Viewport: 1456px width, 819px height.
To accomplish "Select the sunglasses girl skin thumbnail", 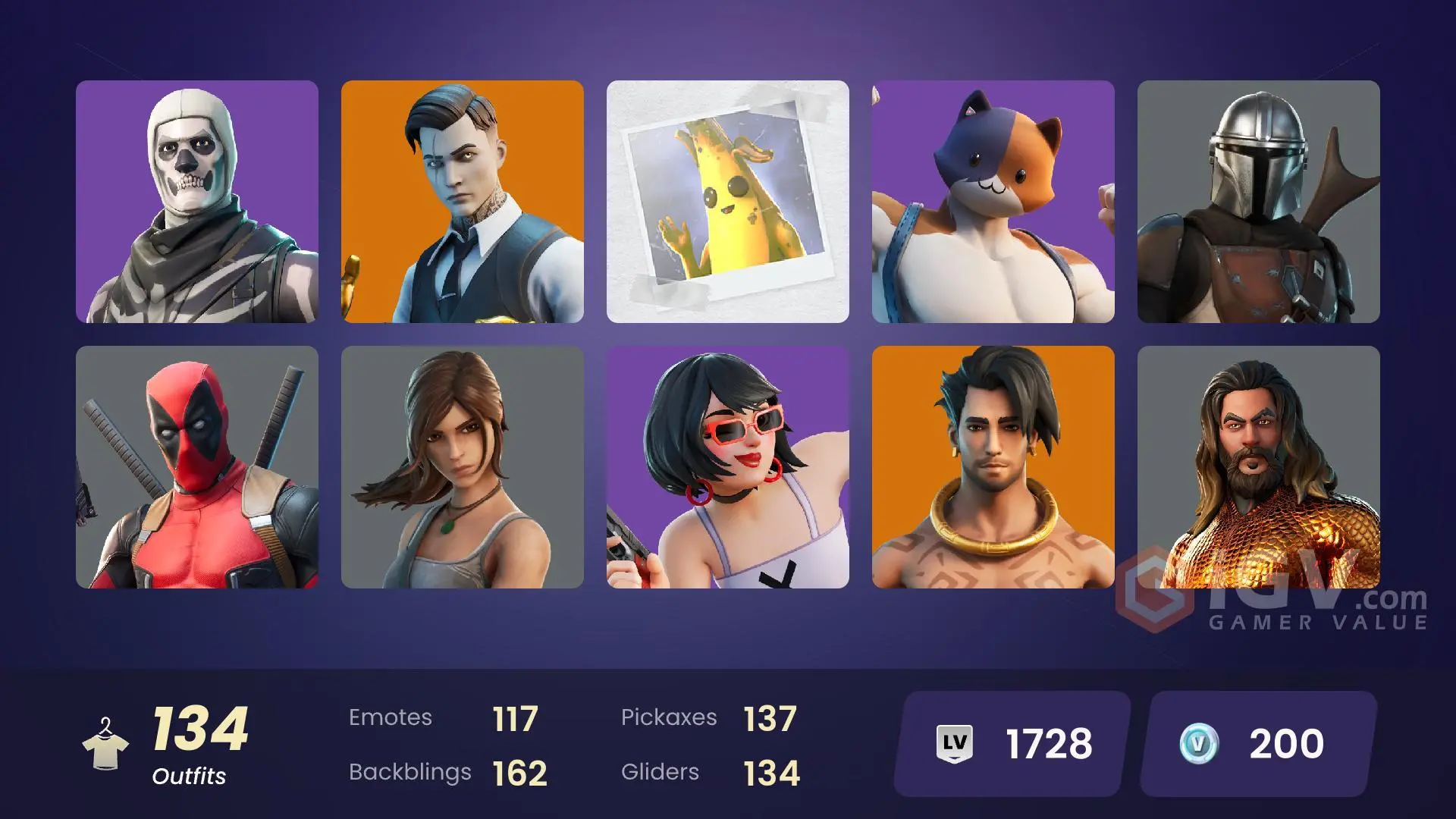I will [x=728, y=466].
